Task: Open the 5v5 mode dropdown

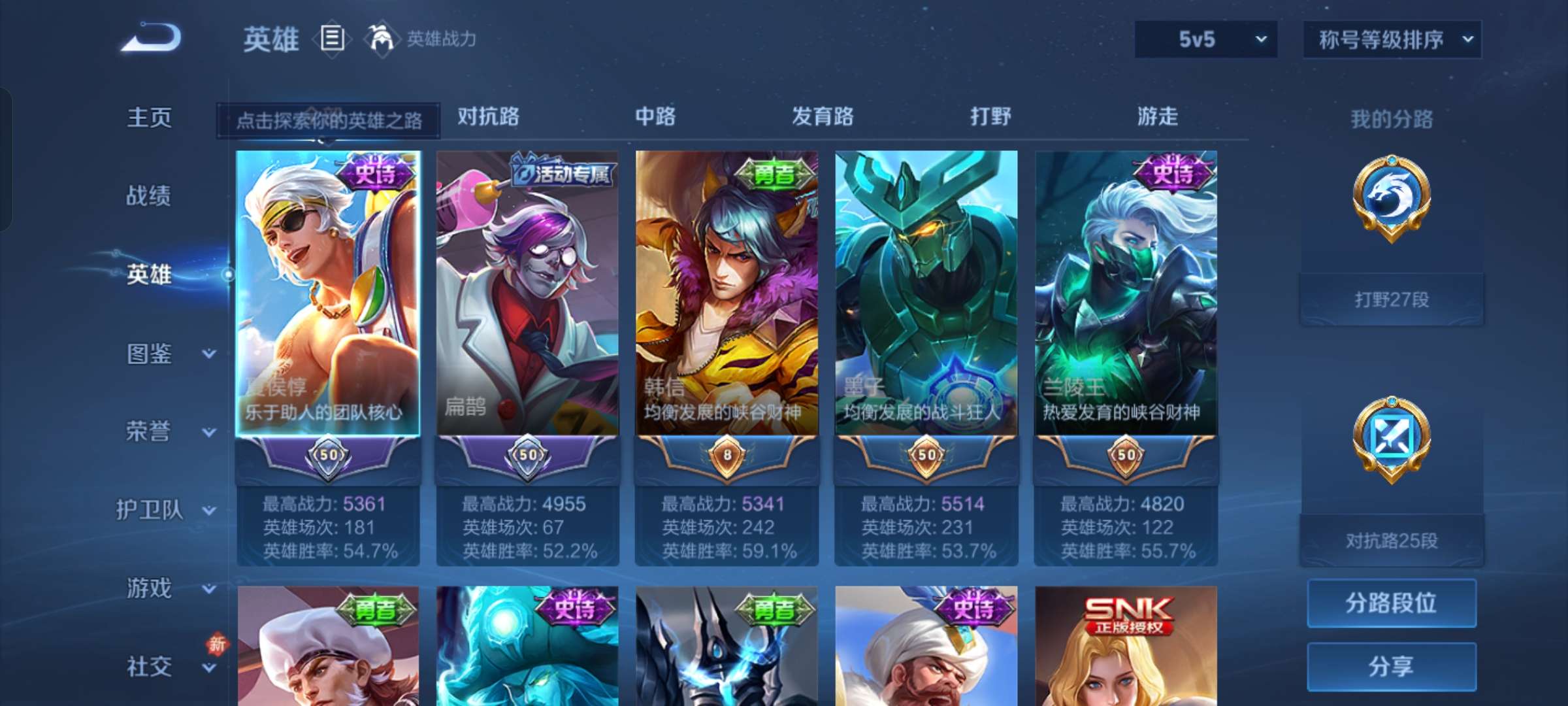Action: [1205, 39]
